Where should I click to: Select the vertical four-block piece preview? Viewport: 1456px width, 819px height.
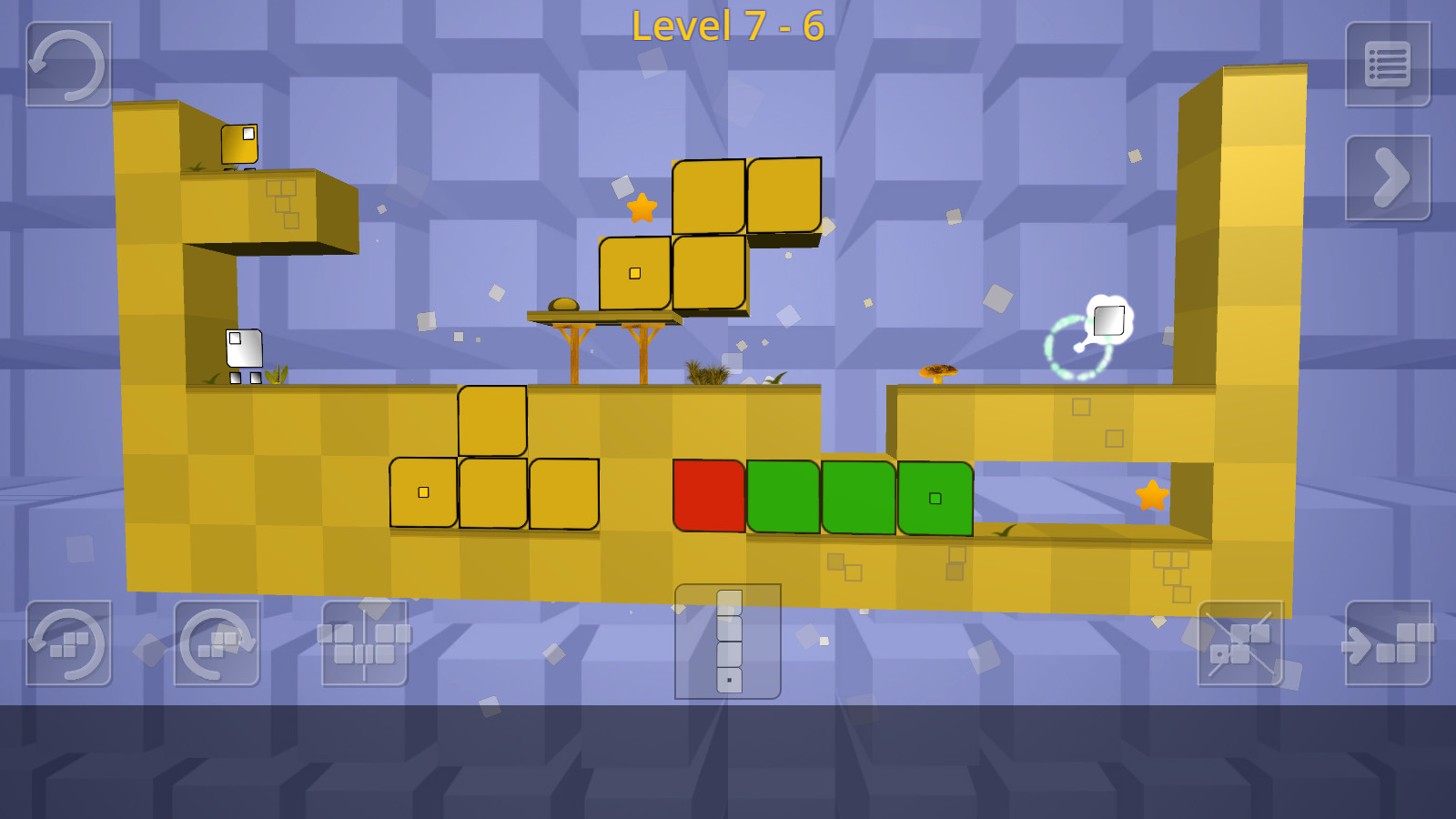(728, 642)
